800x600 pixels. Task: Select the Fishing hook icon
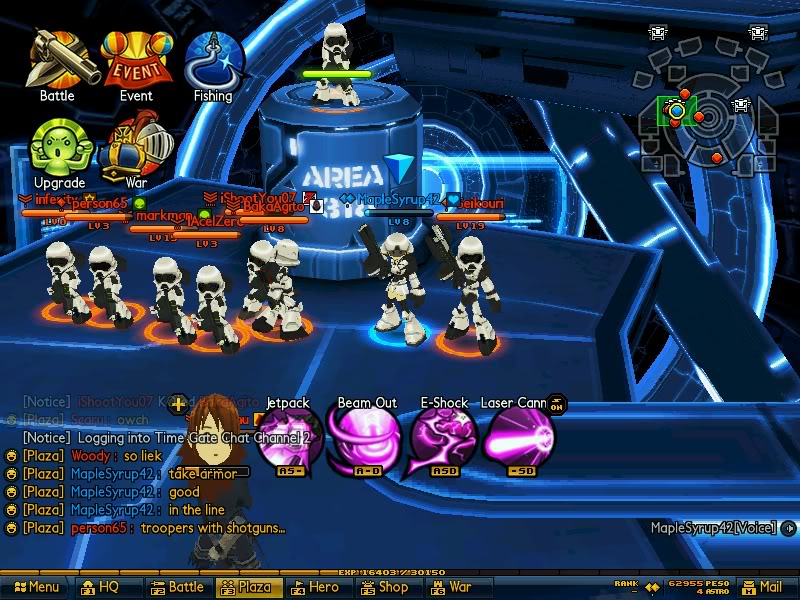pos(213,60)
